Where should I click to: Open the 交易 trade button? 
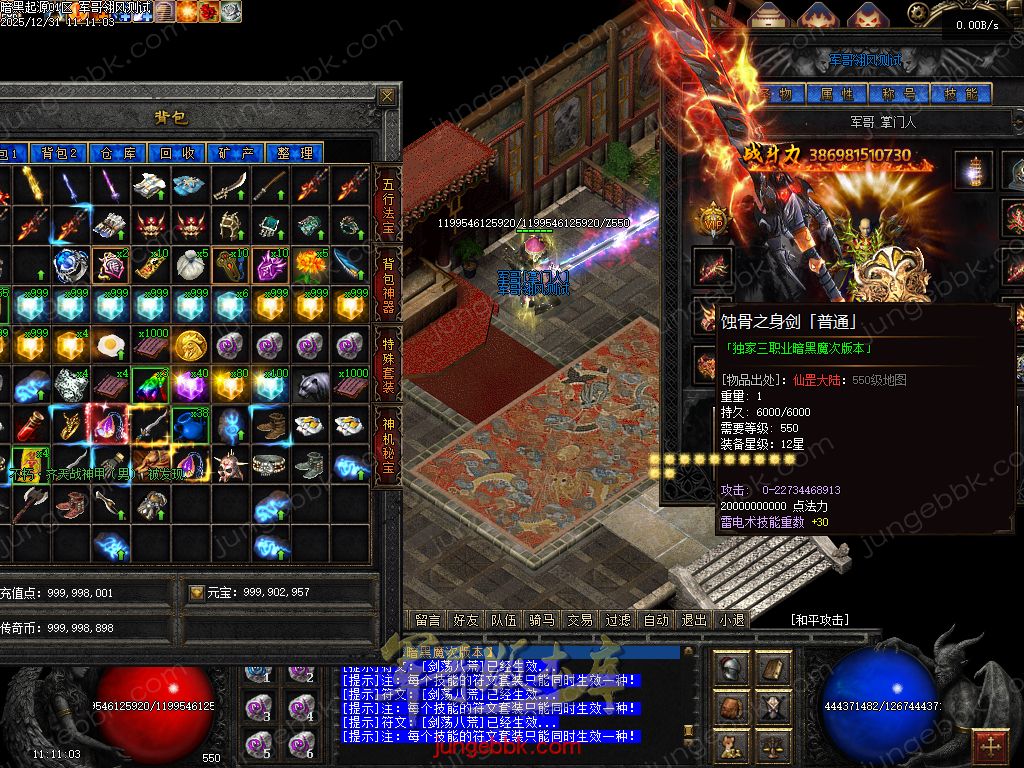579,620
